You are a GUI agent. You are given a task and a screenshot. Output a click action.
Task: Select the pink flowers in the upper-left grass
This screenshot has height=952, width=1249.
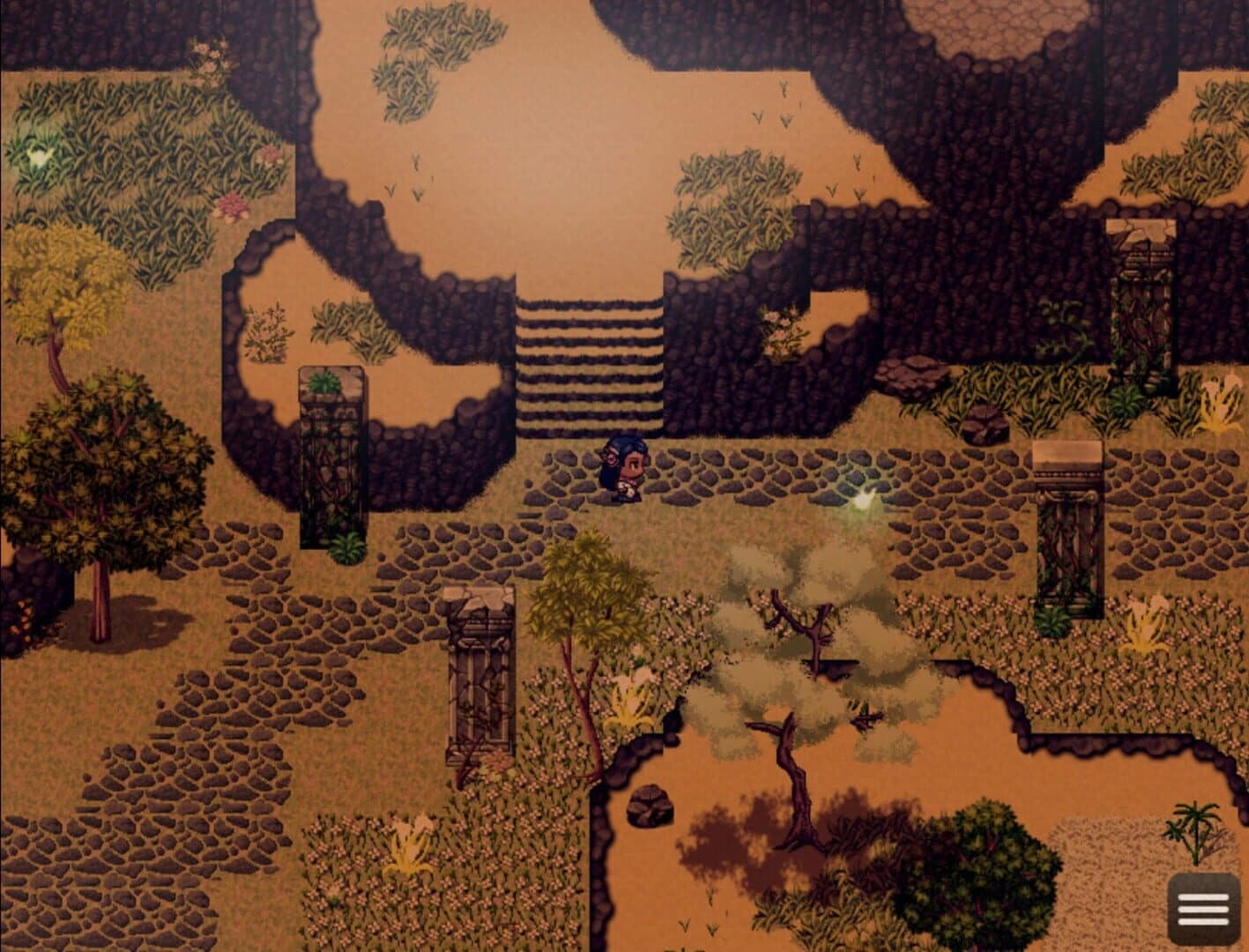coord(231,207)
